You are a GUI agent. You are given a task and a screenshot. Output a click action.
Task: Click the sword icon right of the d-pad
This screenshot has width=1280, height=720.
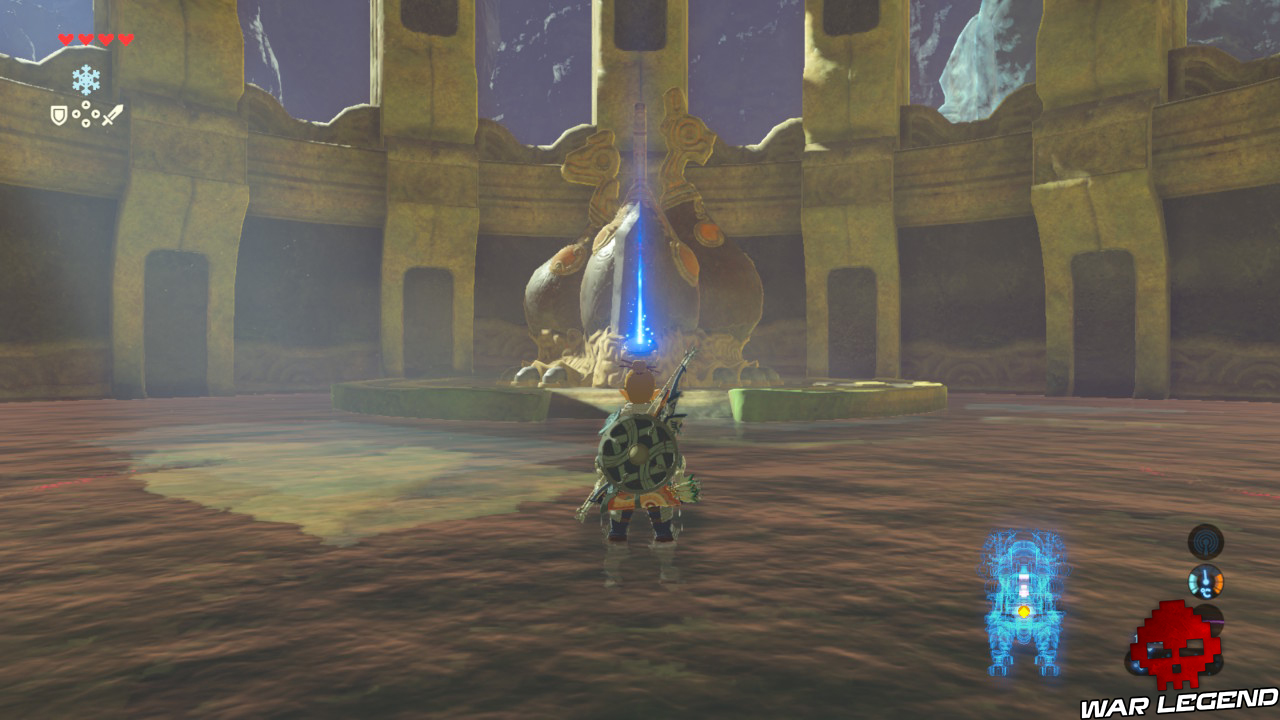(113, 114)
